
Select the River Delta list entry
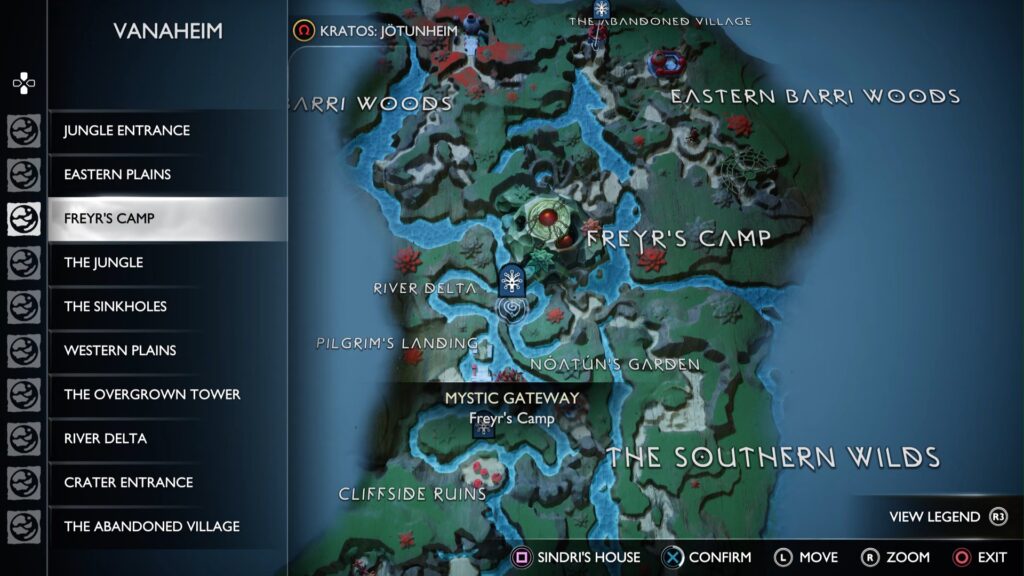point(106,439)
